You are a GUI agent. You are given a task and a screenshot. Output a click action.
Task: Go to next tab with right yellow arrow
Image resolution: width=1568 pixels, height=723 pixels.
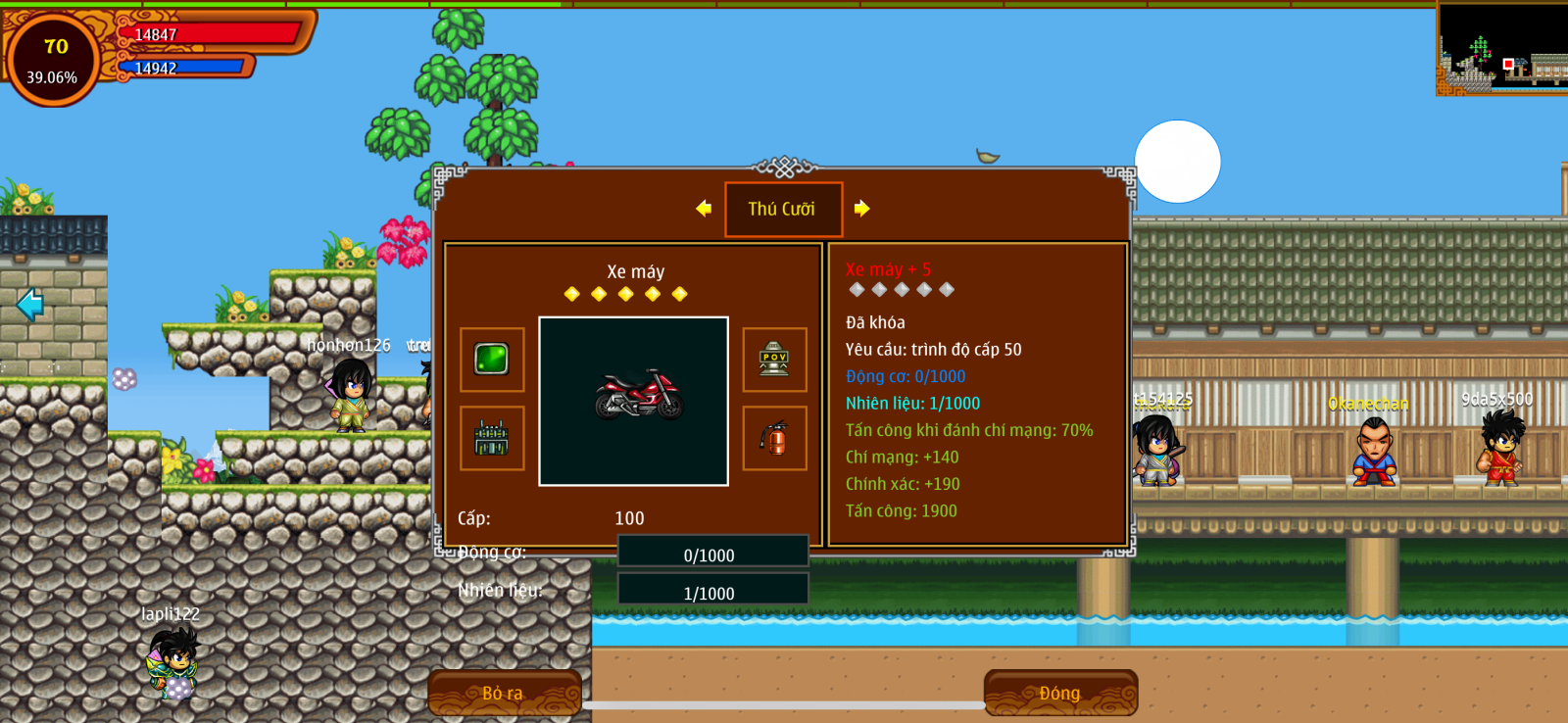[861, 208]
